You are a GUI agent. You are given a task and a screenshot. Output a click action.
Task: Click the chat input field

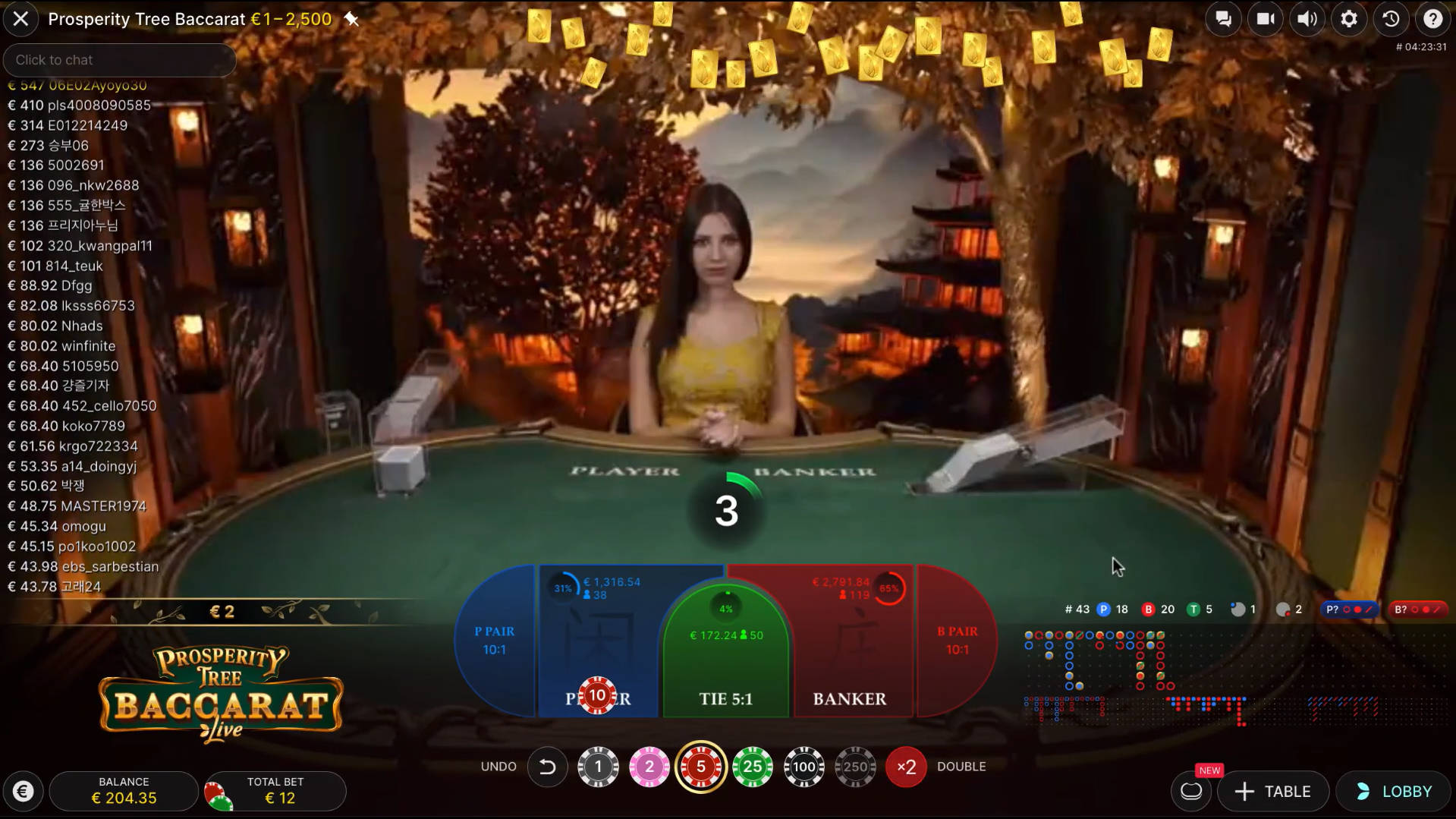[119, 60]
